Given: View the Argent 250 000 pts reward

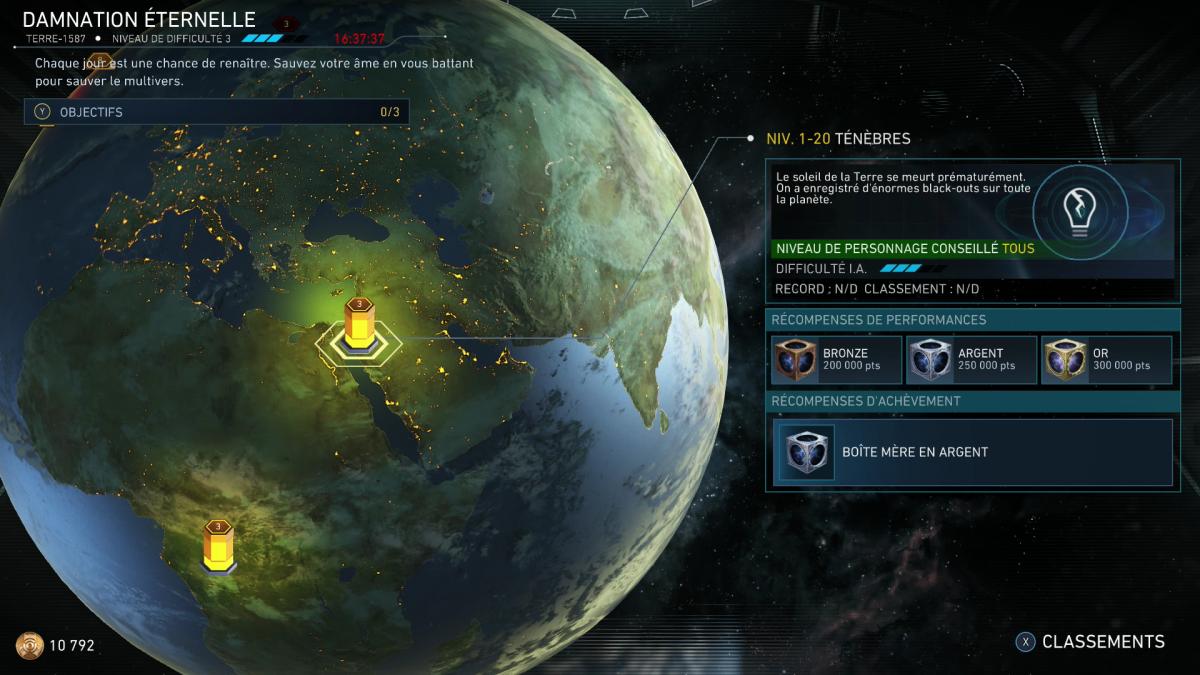Looking at the screenshot, I should click(971, 360).
